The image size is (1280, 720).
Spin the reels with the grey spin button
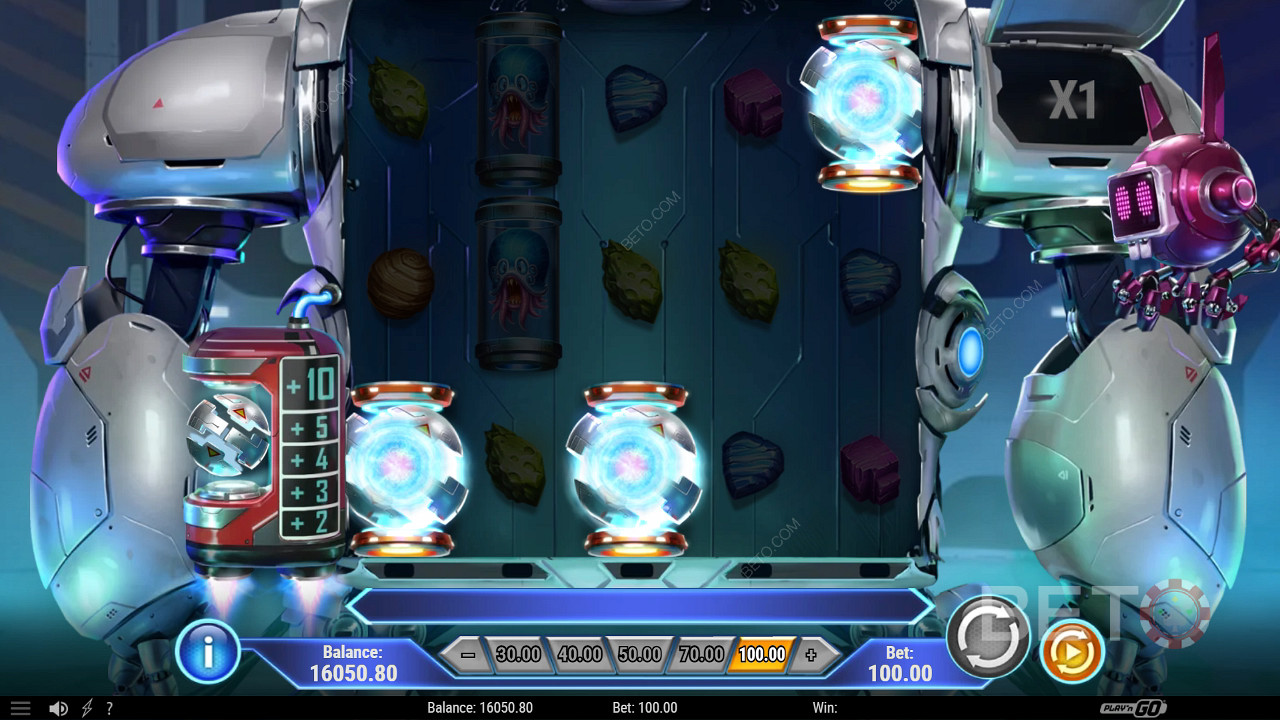[988, 636]
